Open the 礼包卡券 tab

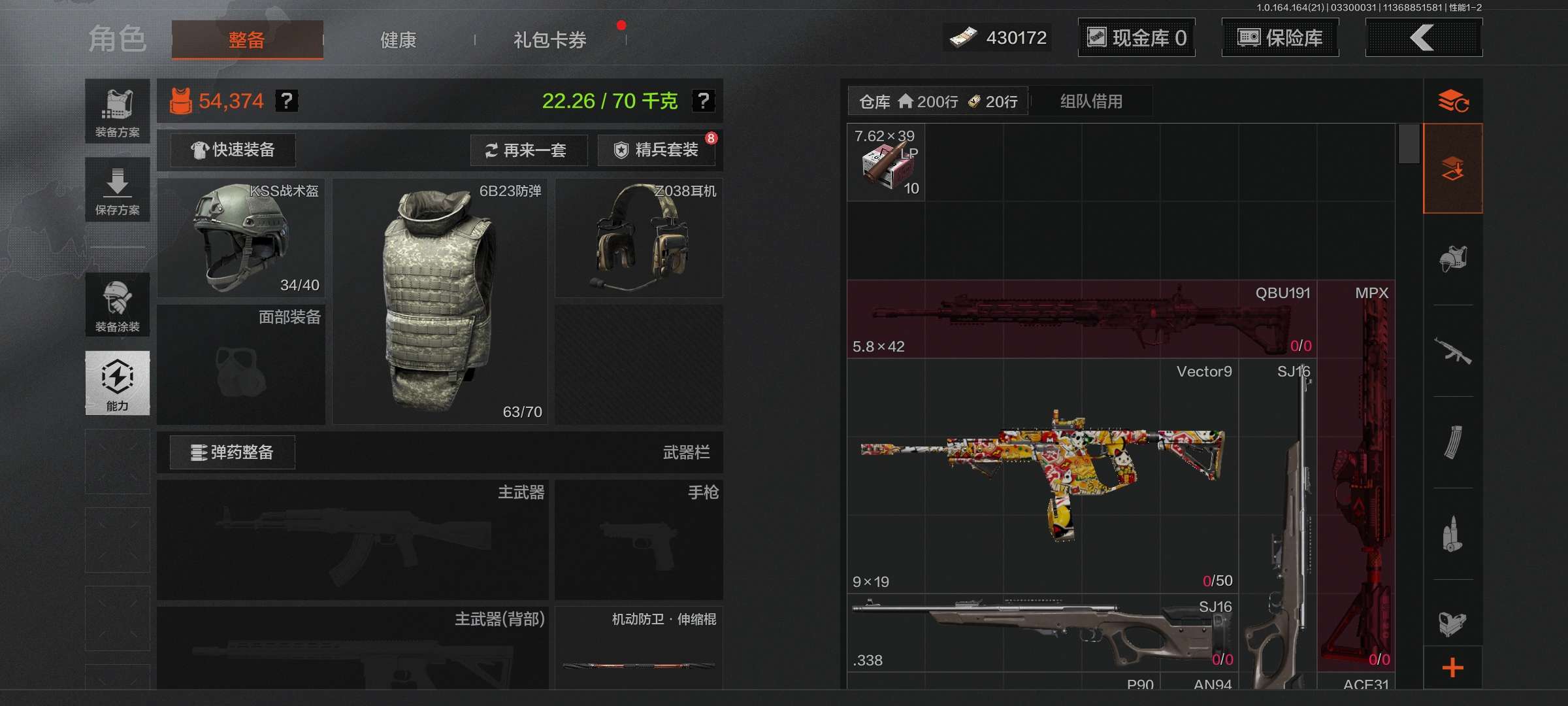pos(549,40)
